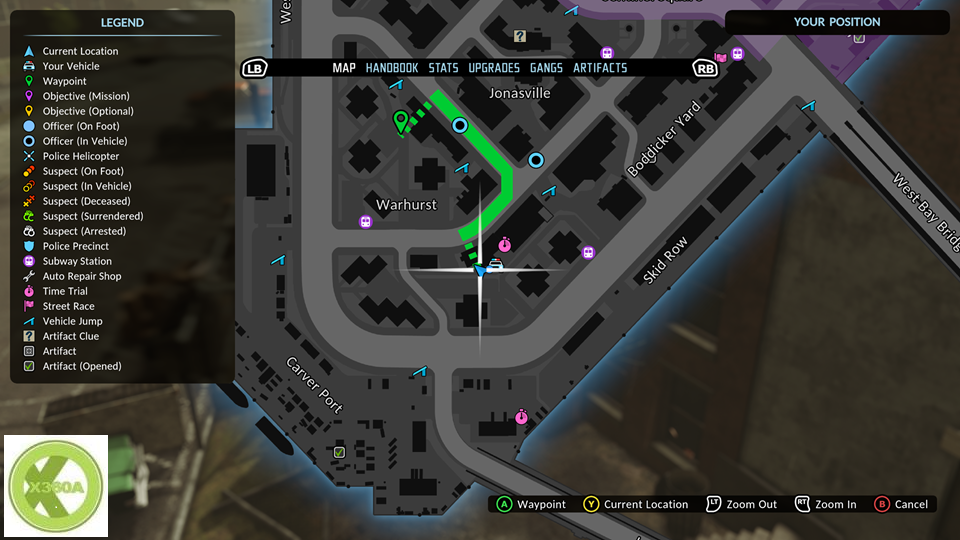Open the Stats tab
The image size is (960, 540).
[x=443, y=68]
